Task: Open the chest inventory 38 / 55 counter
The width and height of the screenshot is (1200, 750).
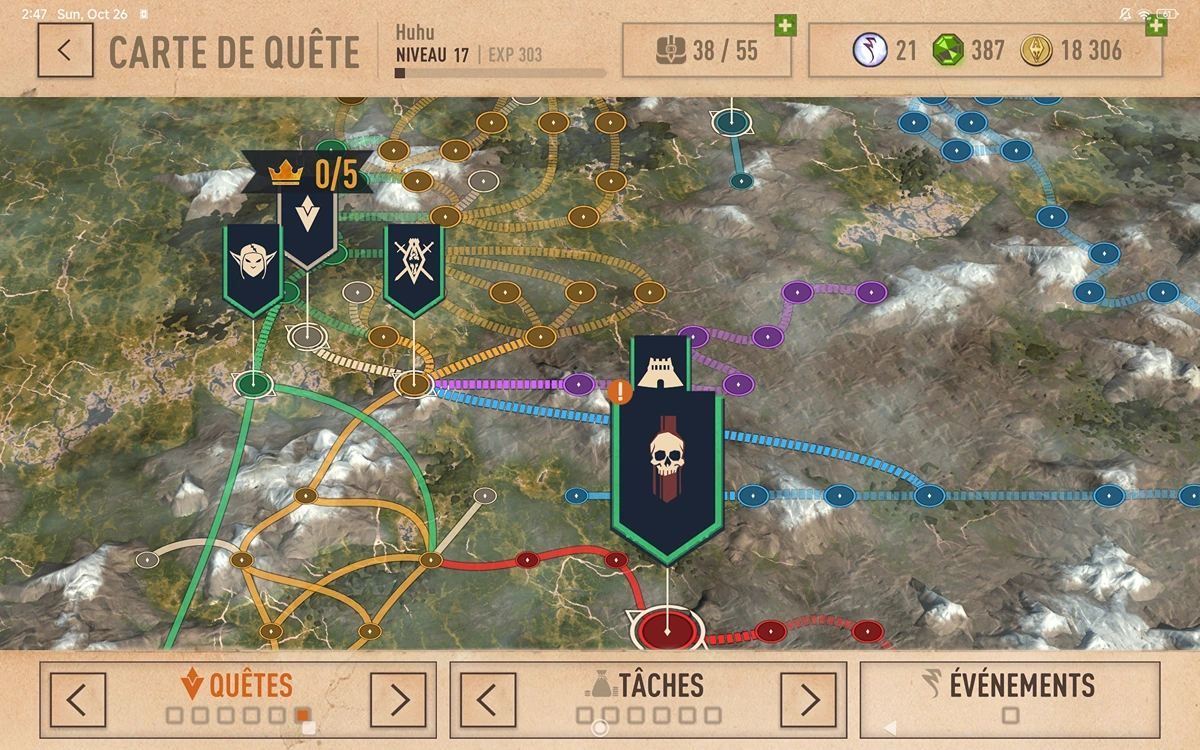Action: point(706,50)
